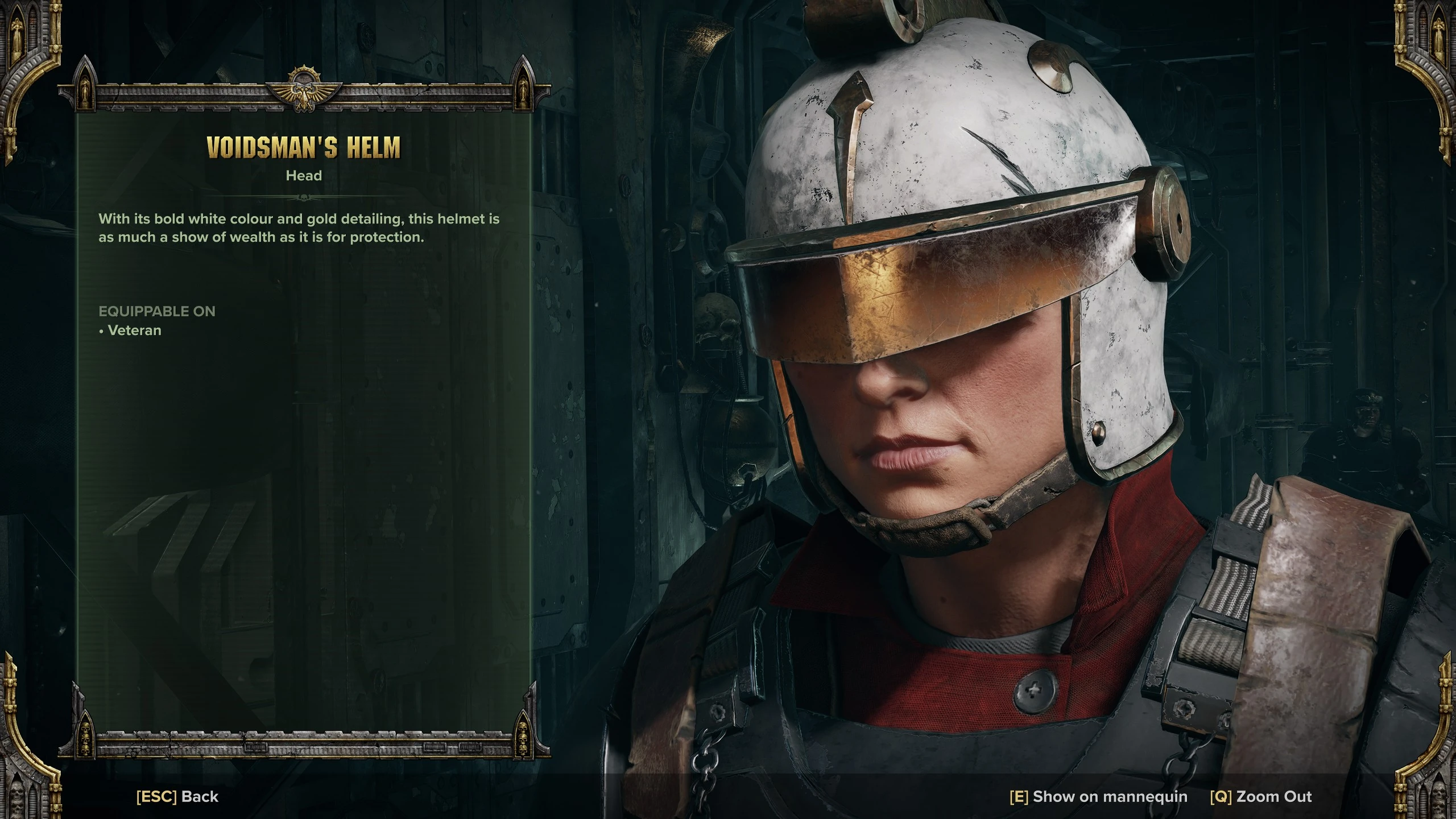Select the Zoom Out option
The image size is (1456, 819).
1261,797
